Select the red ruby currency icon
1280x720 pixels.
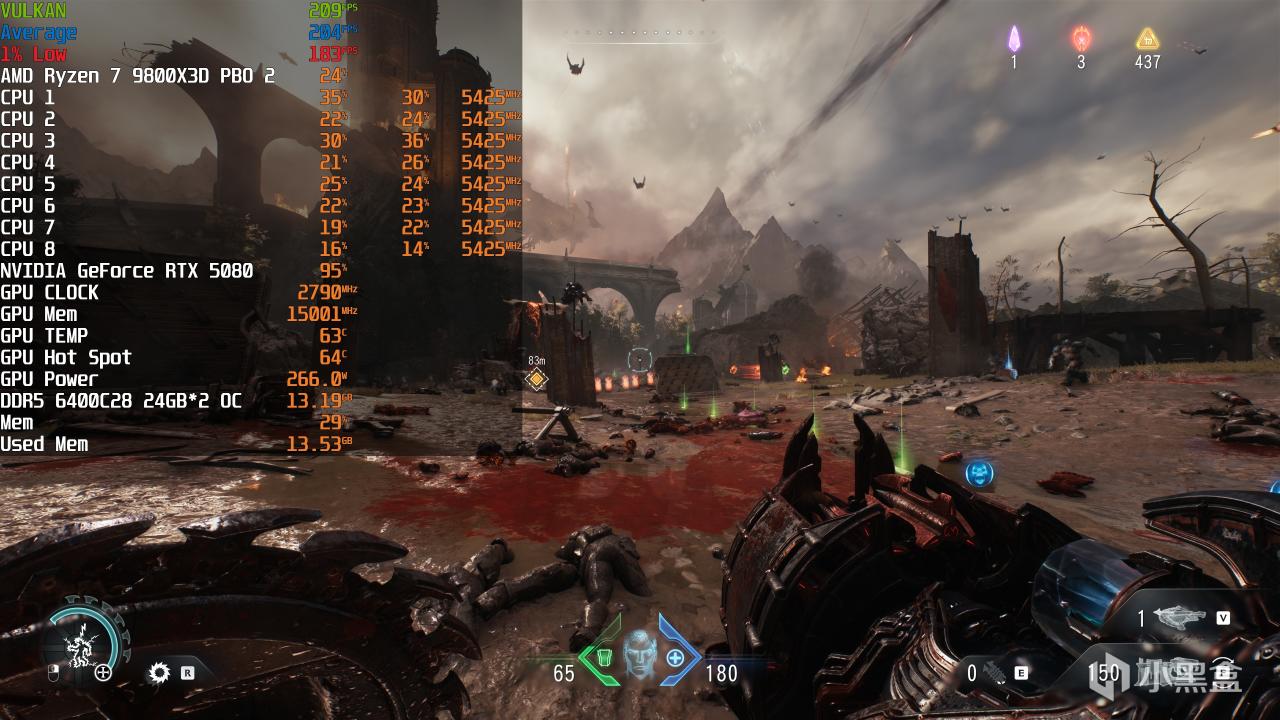1081,39
